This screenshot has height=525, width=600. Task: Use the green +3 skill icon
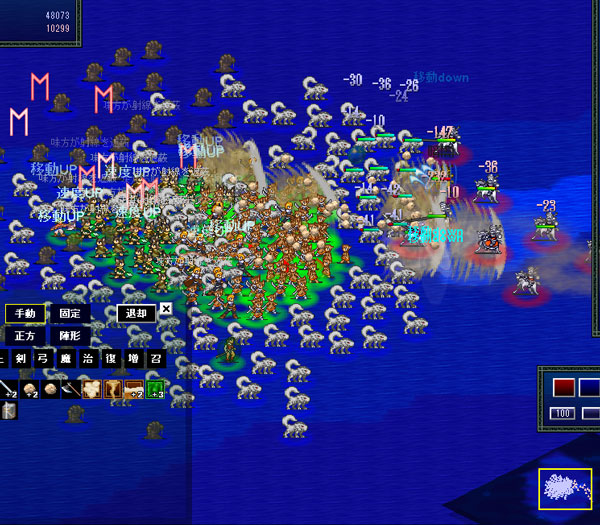tap(155, 388)
